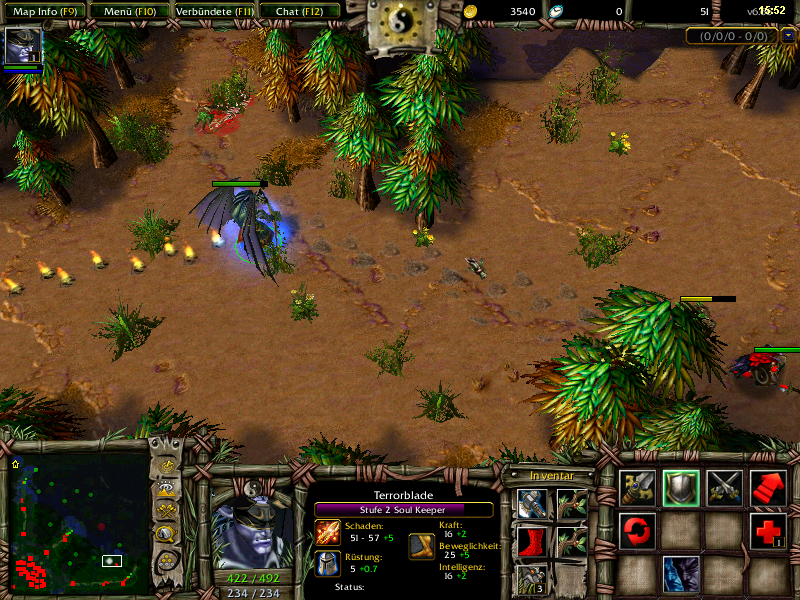Screen dimensions: 800x600
Task: Select the hammer item in the inventory
Action: [531, 503]
